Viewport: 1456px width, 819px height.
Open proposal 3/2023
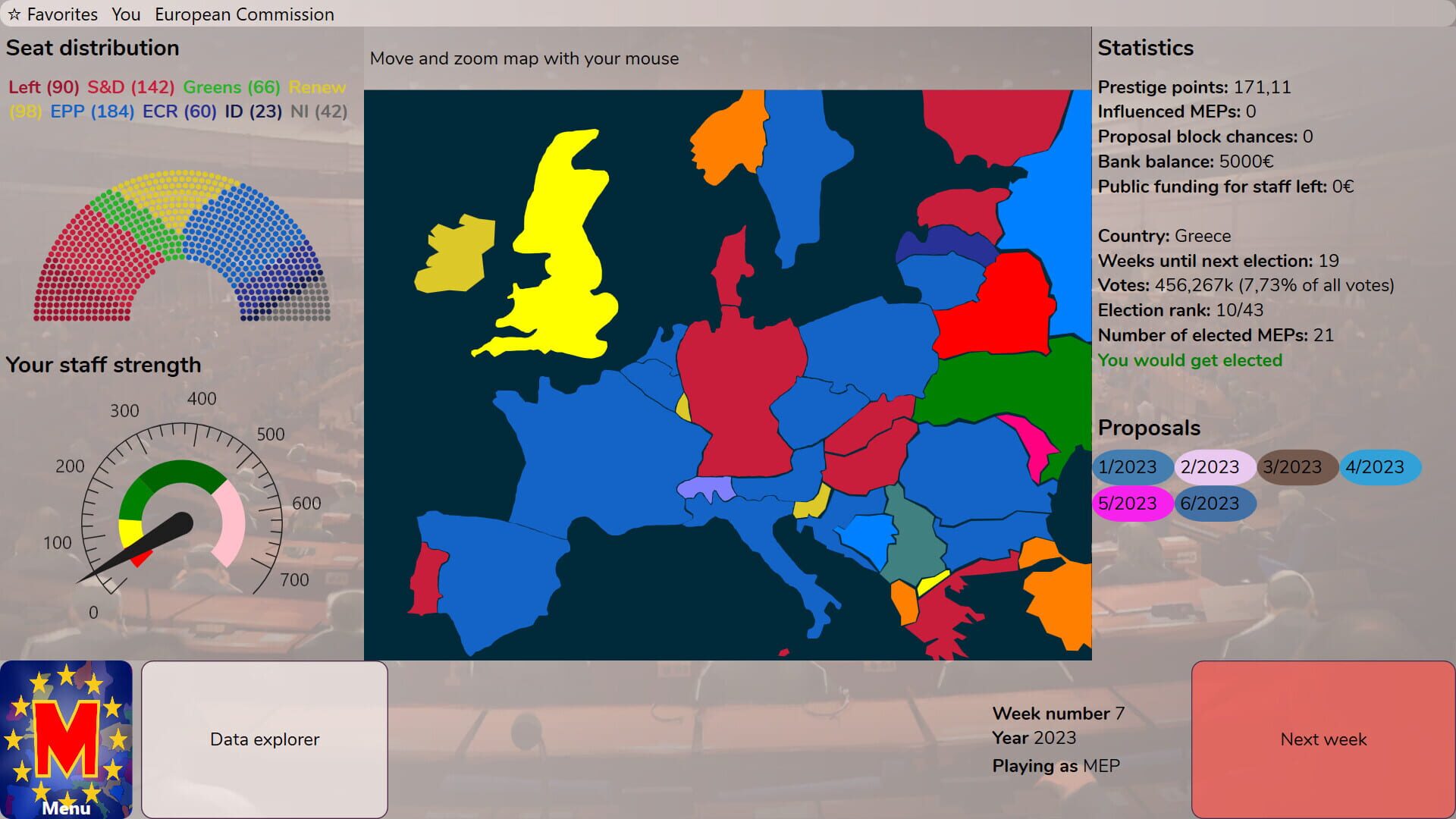point(1297,467)
